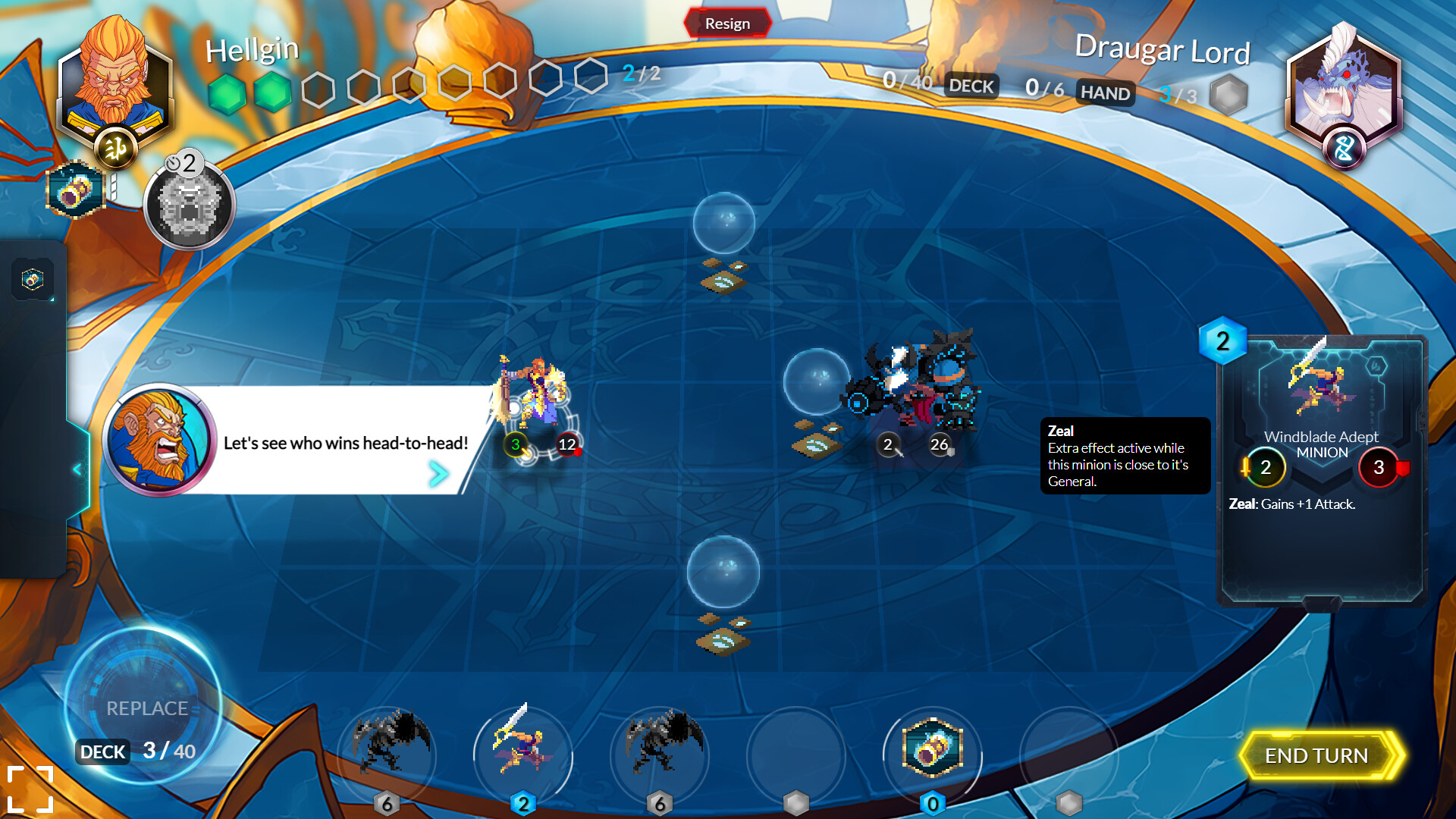Click the DECK counter chip
Screen dimensions: 1456x819
[x=971, y=86]
